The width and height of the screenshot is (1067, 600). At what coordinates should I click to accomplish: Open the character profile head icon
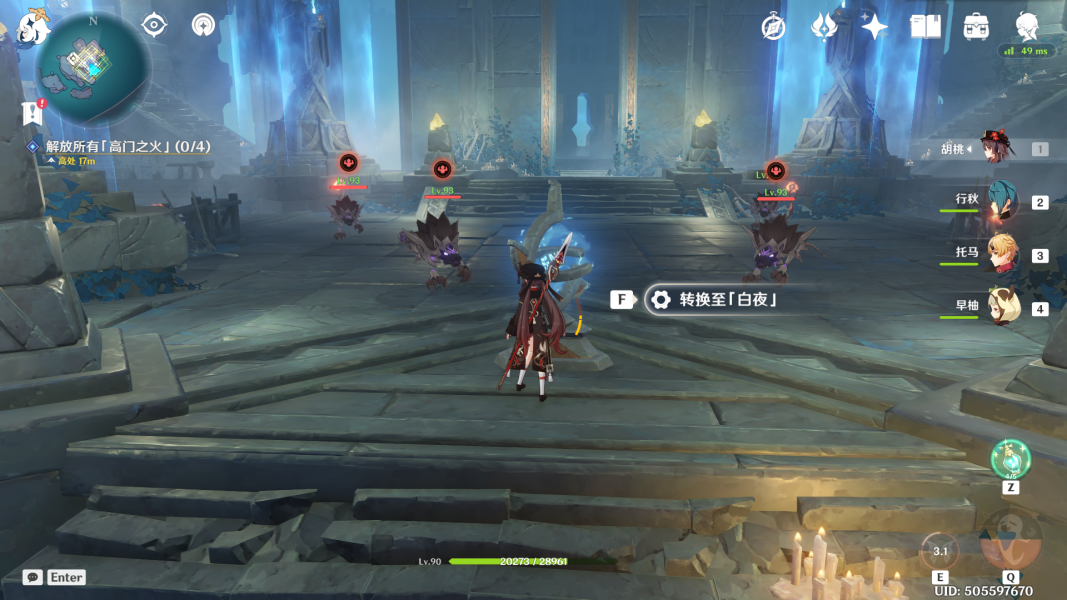[x=1027, y=26]
